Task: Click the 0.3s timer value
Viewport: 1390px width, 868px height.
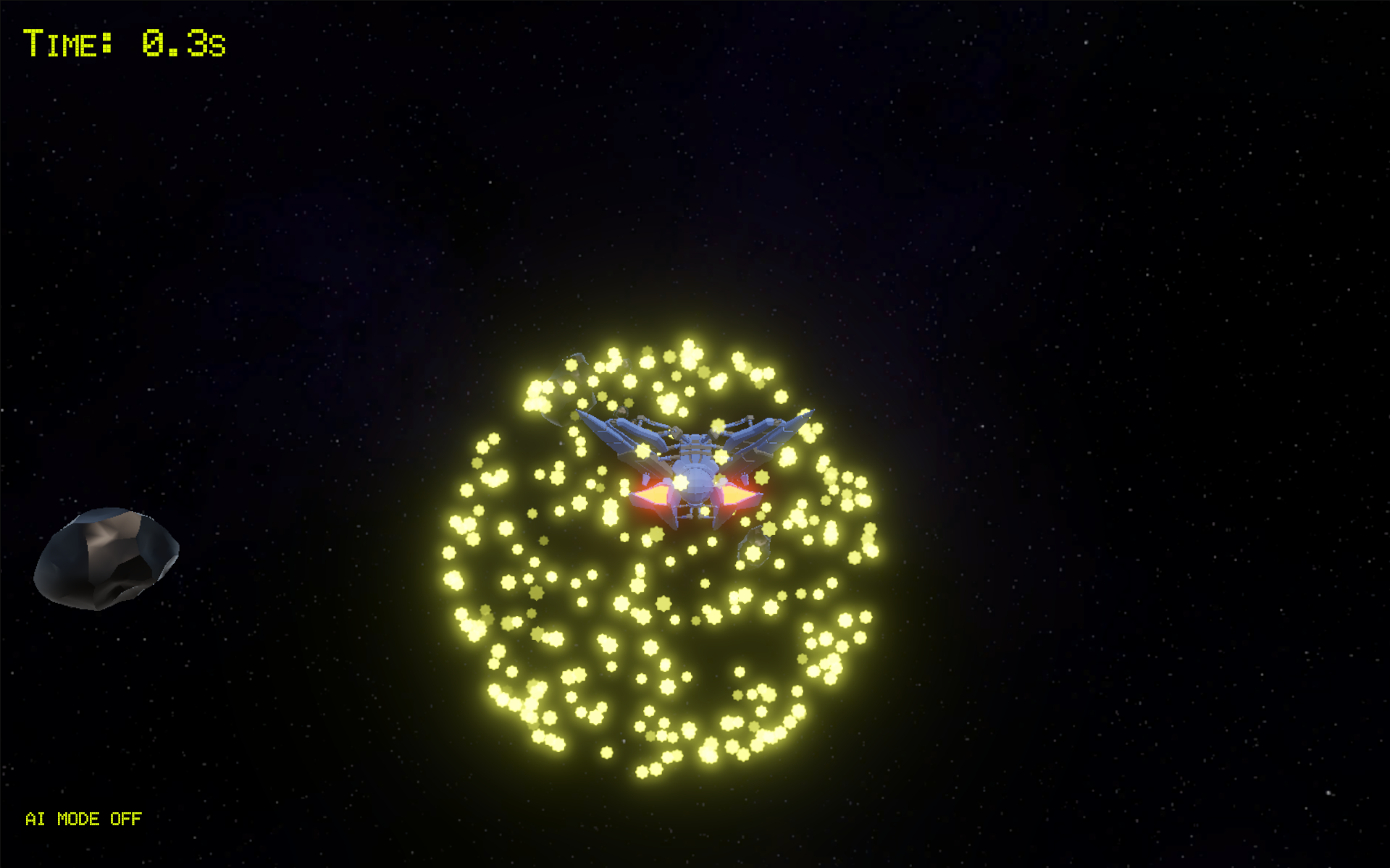Action: coord(180,42)
